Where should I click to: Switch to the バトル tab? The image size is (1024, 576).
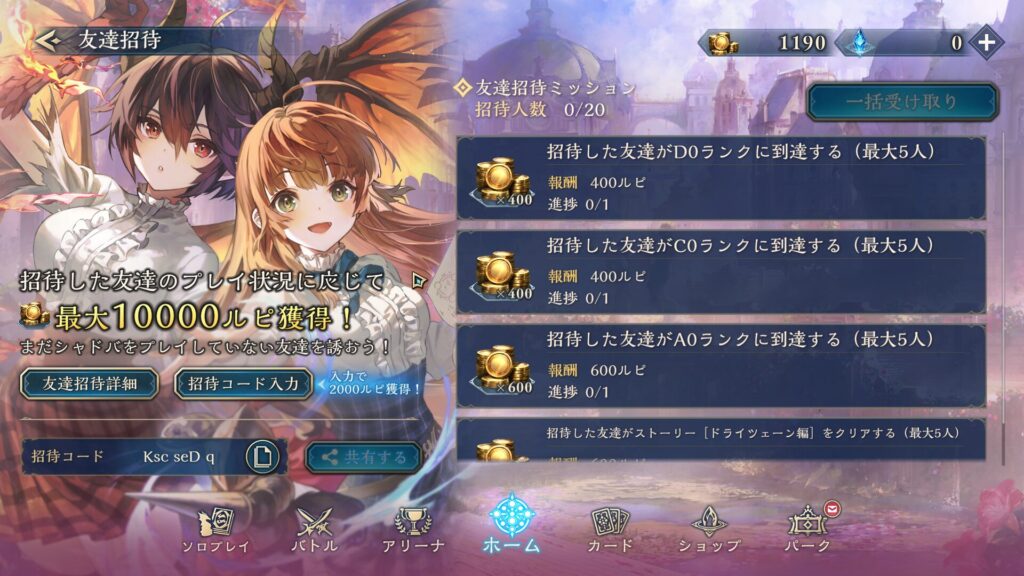click(x=313, y=528)
